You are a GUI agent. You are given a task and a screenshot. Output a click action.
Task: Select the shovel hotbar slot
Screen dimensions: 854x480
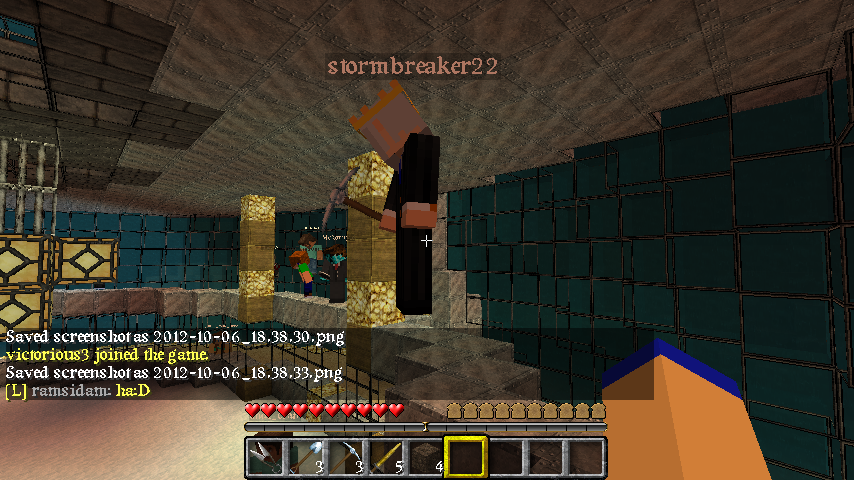[x=306, y=458]
